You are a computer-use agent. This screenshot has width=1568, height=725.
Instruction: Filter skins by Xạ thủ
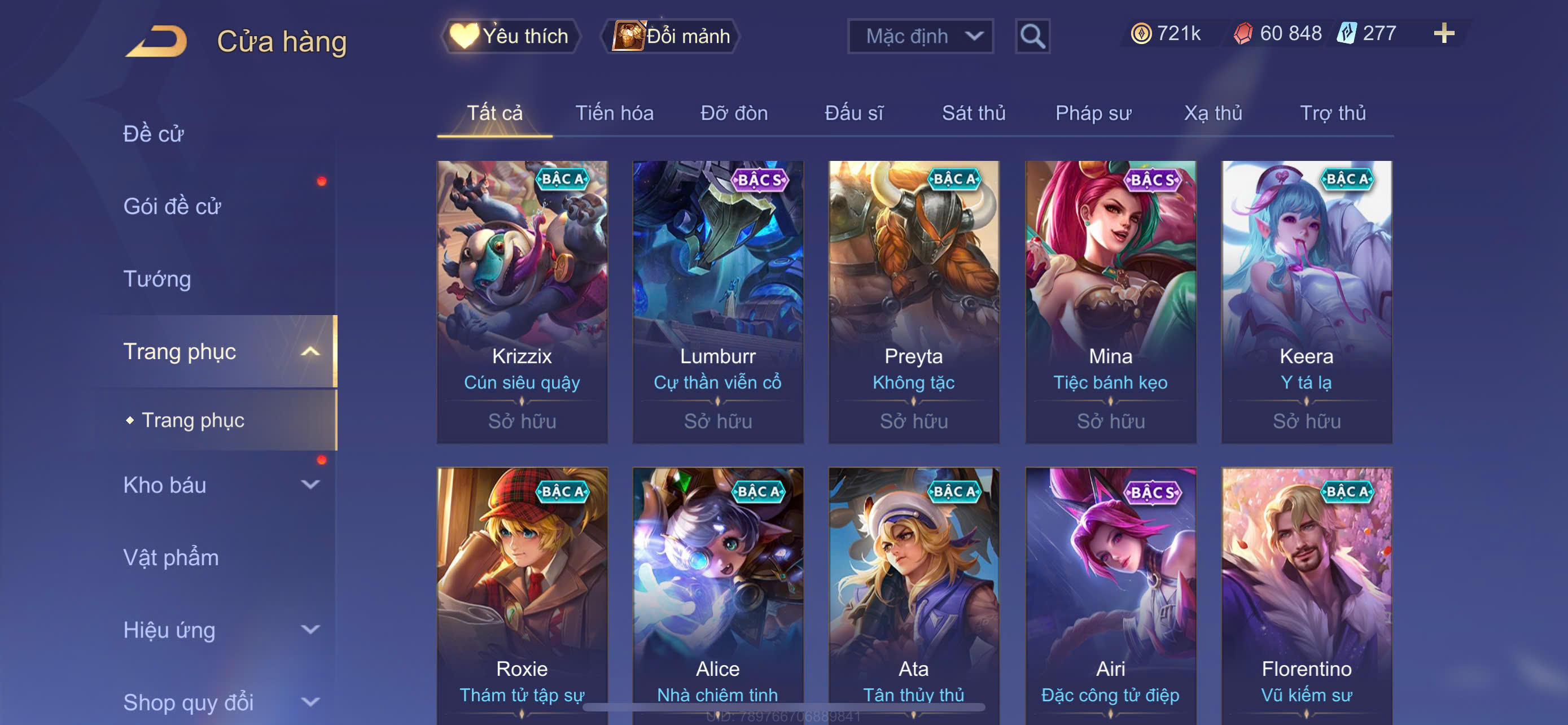(1212, 113)
